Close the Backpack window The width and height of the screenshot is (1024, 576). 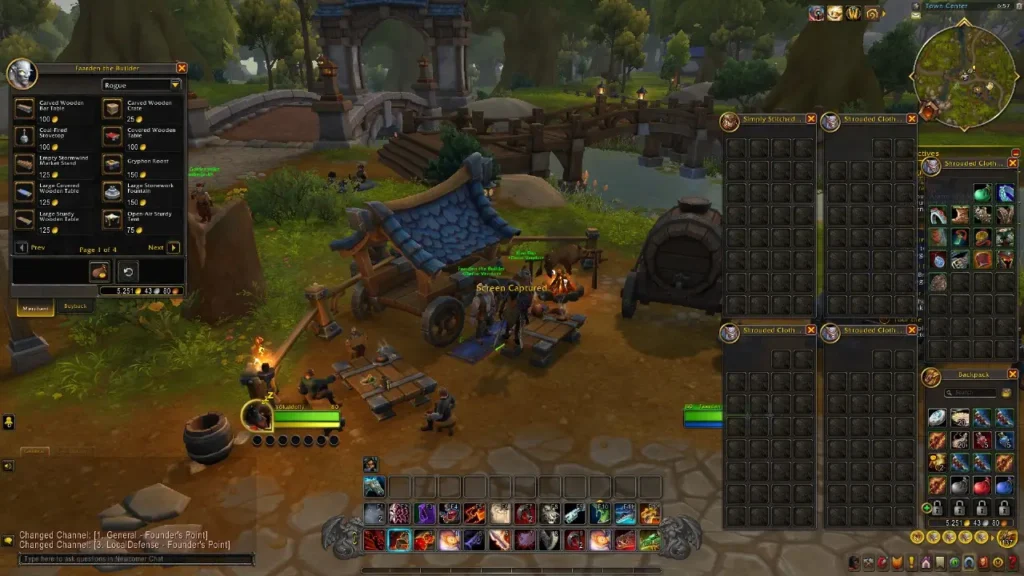click(x=1012, y=374)
